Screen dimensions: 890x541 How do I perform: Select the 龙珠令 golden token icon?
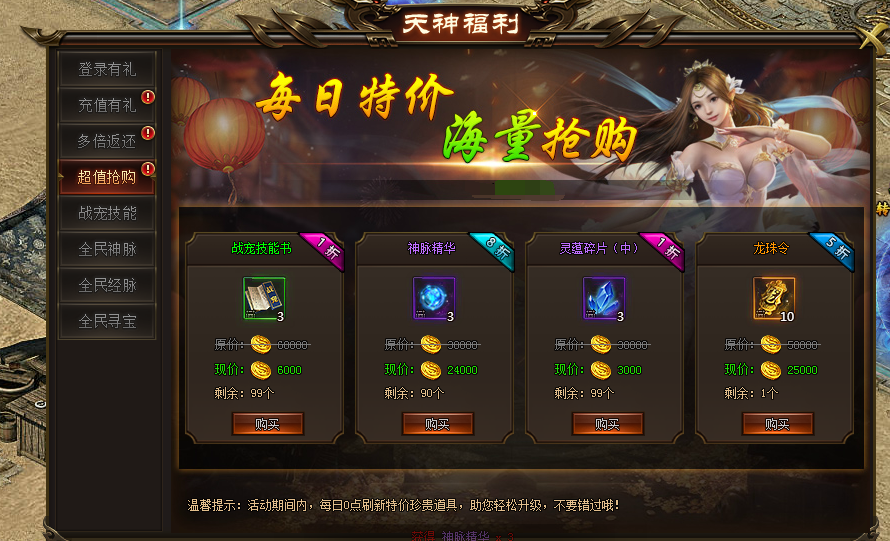coord(774,298)
